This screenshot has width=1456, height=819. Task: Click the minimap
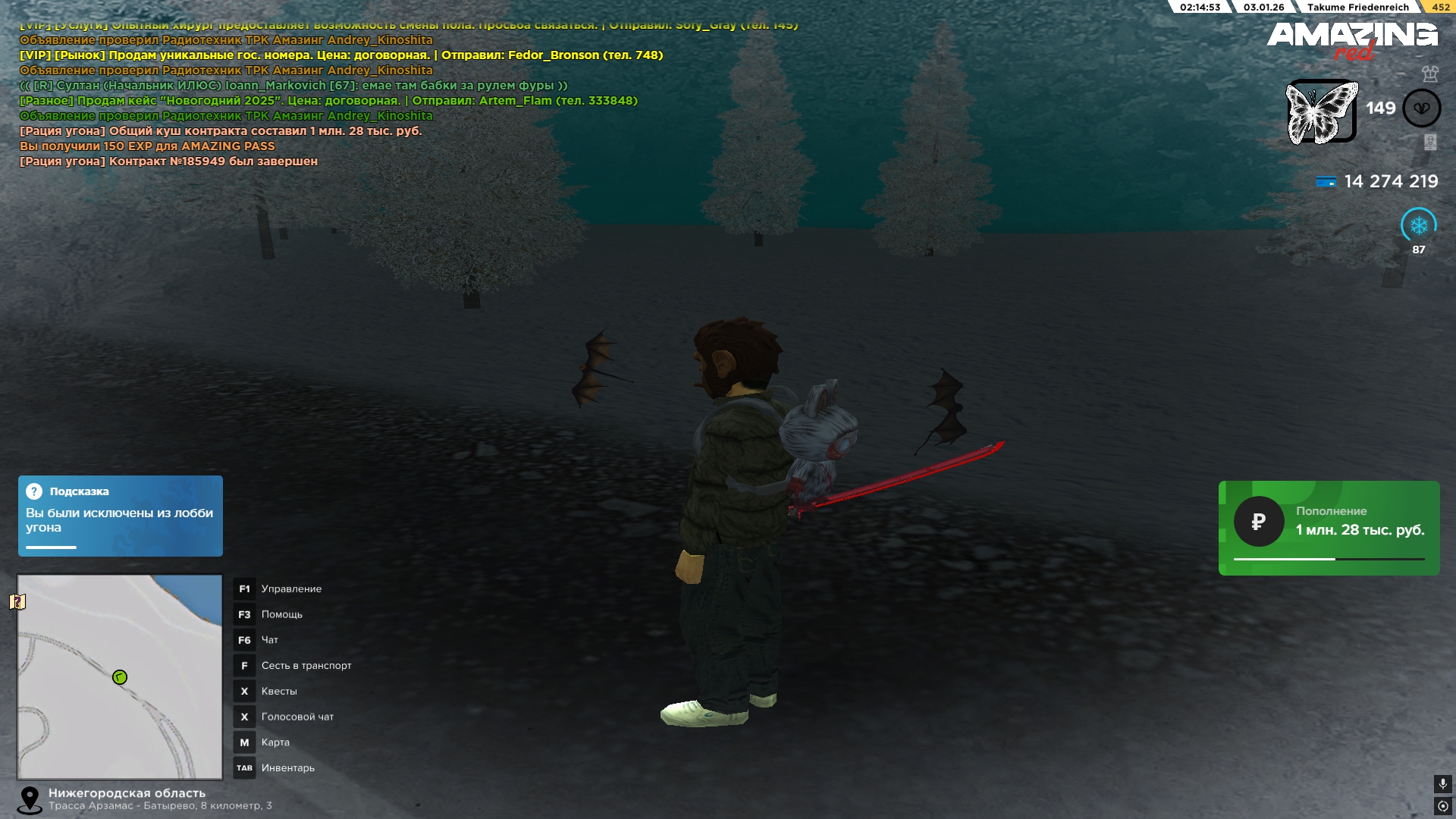click(120, 676)
